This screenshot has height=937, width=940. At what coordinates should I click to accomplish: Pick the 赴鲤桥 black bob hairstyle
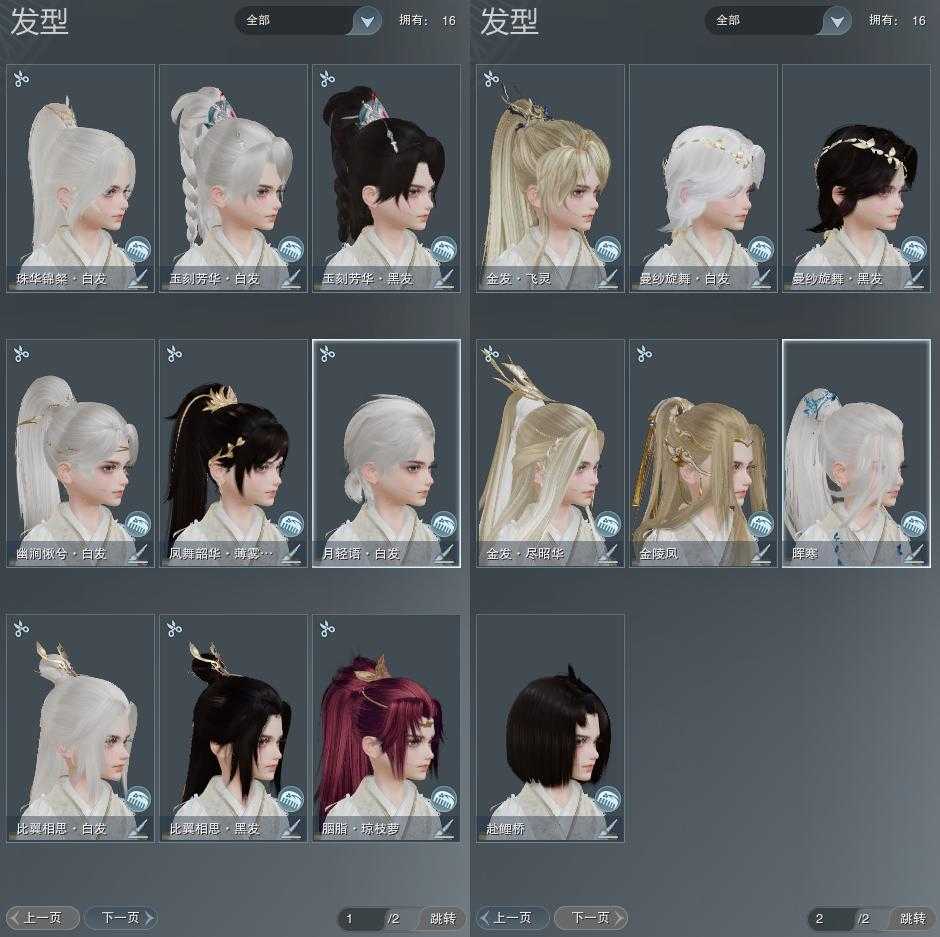point(550,728)
